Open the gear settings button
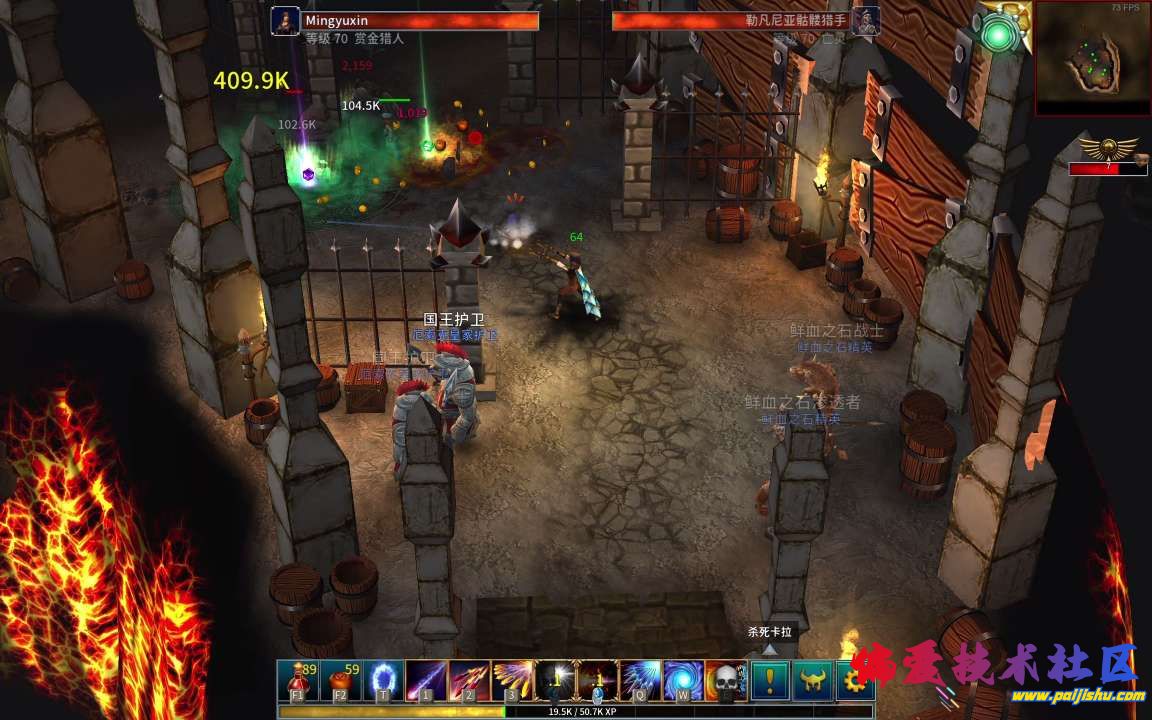The image size is (1152, 720). pyautogui.click(x=855, y=680)
